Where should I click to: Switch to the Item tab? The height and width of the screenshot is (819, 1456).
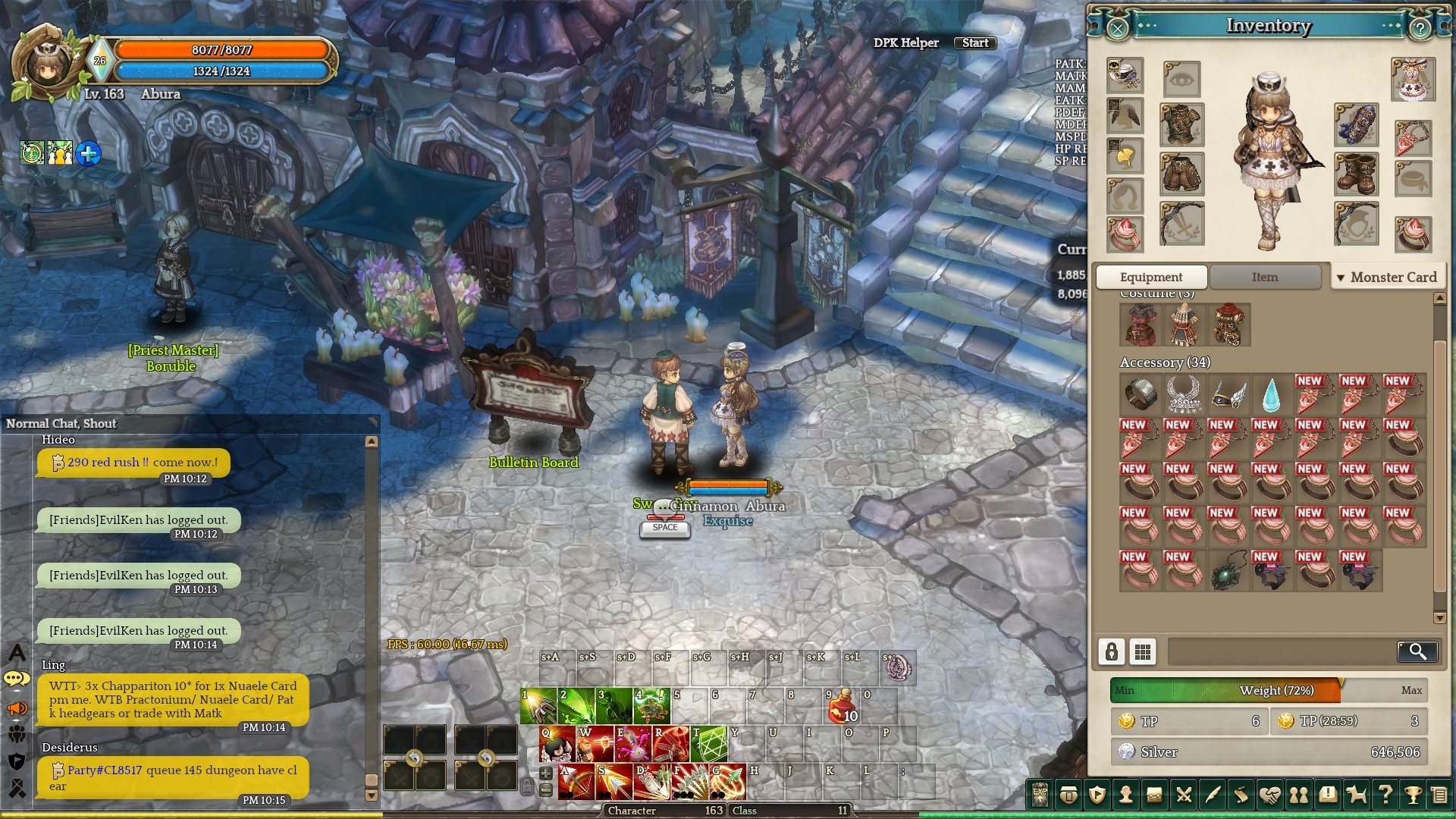click(1265, 278)
